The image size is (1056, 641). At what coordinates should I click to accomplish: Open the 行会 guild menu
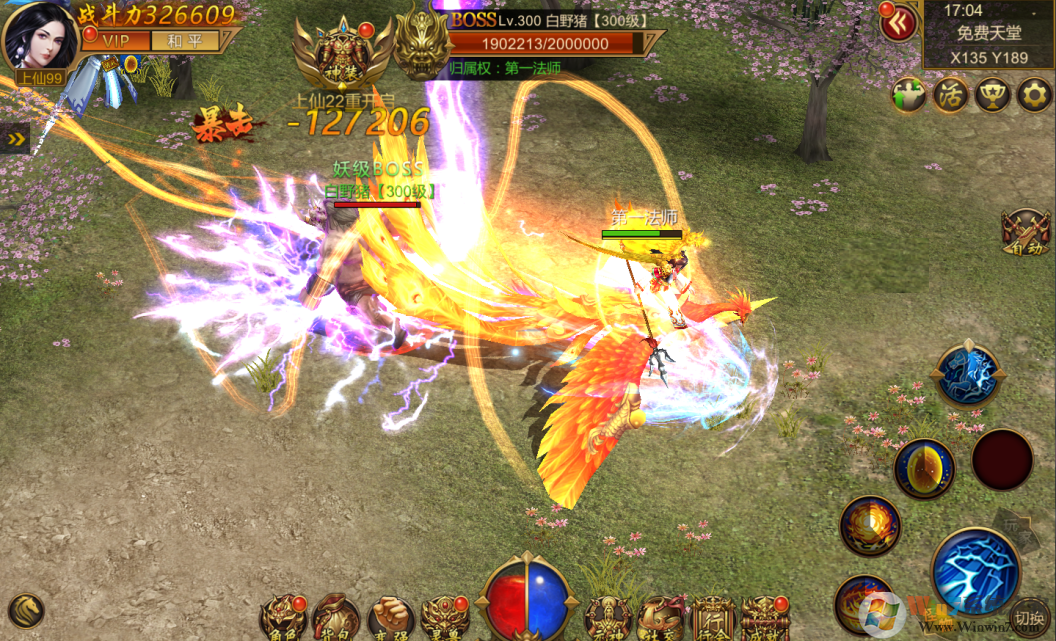[x=714, y=617]
